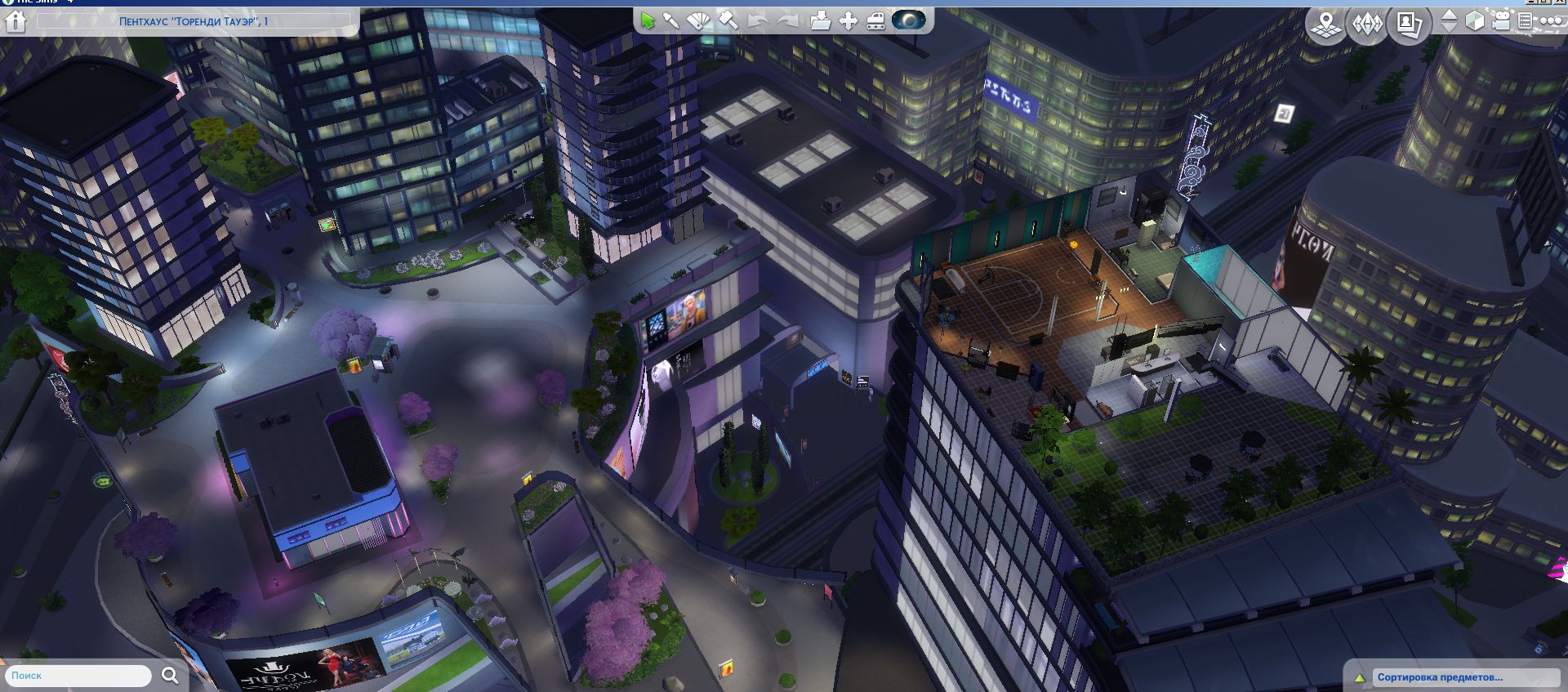Click the three plumbobs household button

tap(1367, 24)
